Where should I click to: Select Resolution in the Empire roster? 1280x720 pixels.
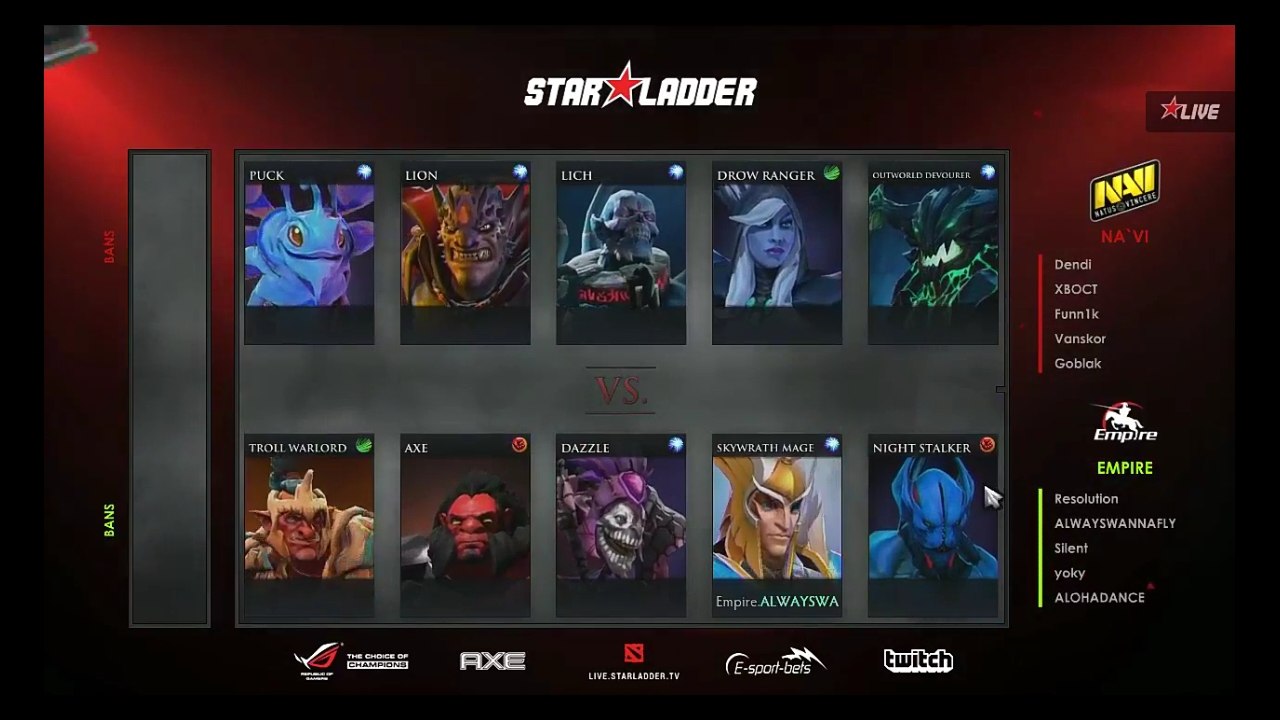1086,499
